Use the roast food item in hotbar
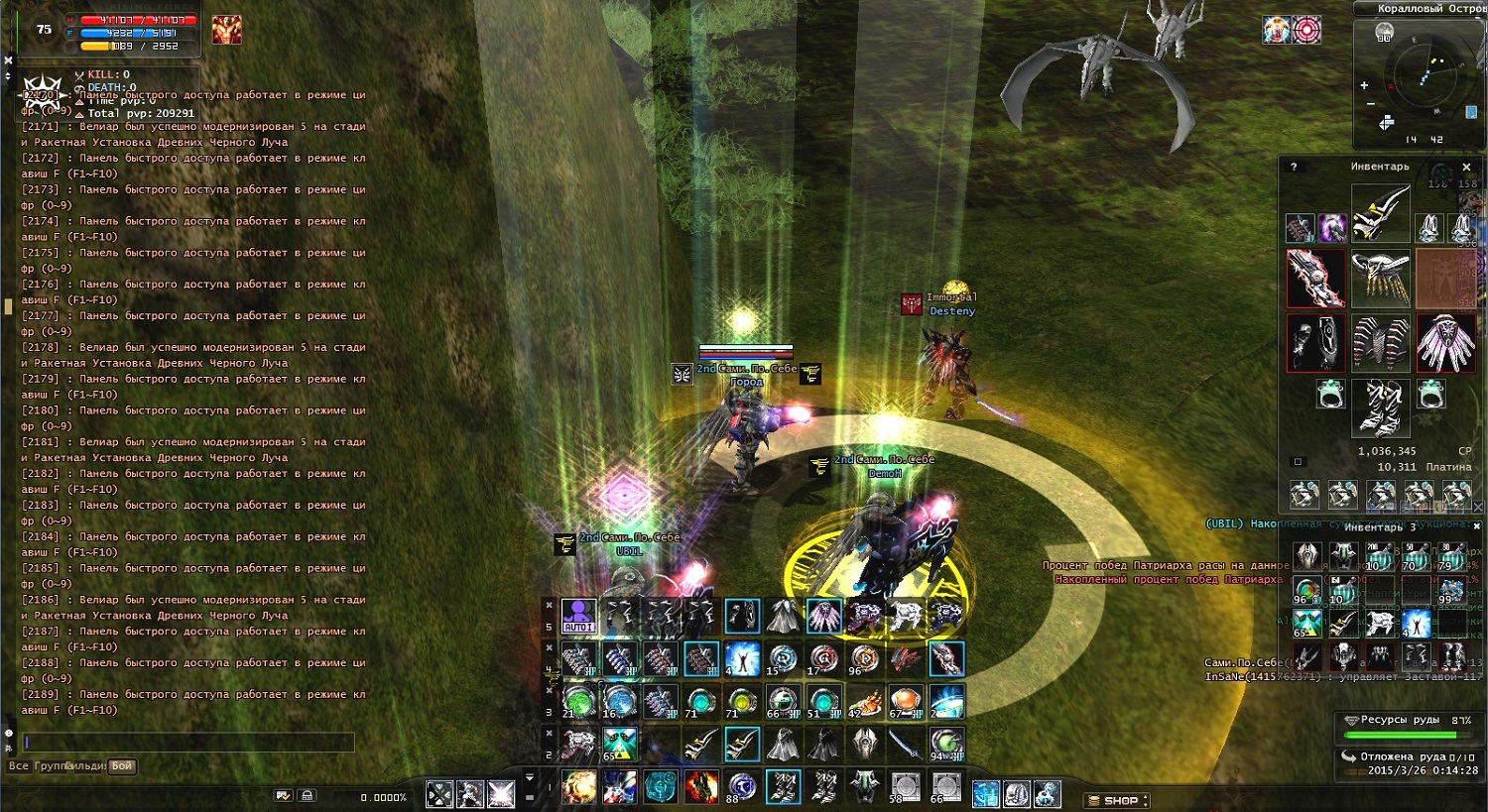 [x=864, y=702]
